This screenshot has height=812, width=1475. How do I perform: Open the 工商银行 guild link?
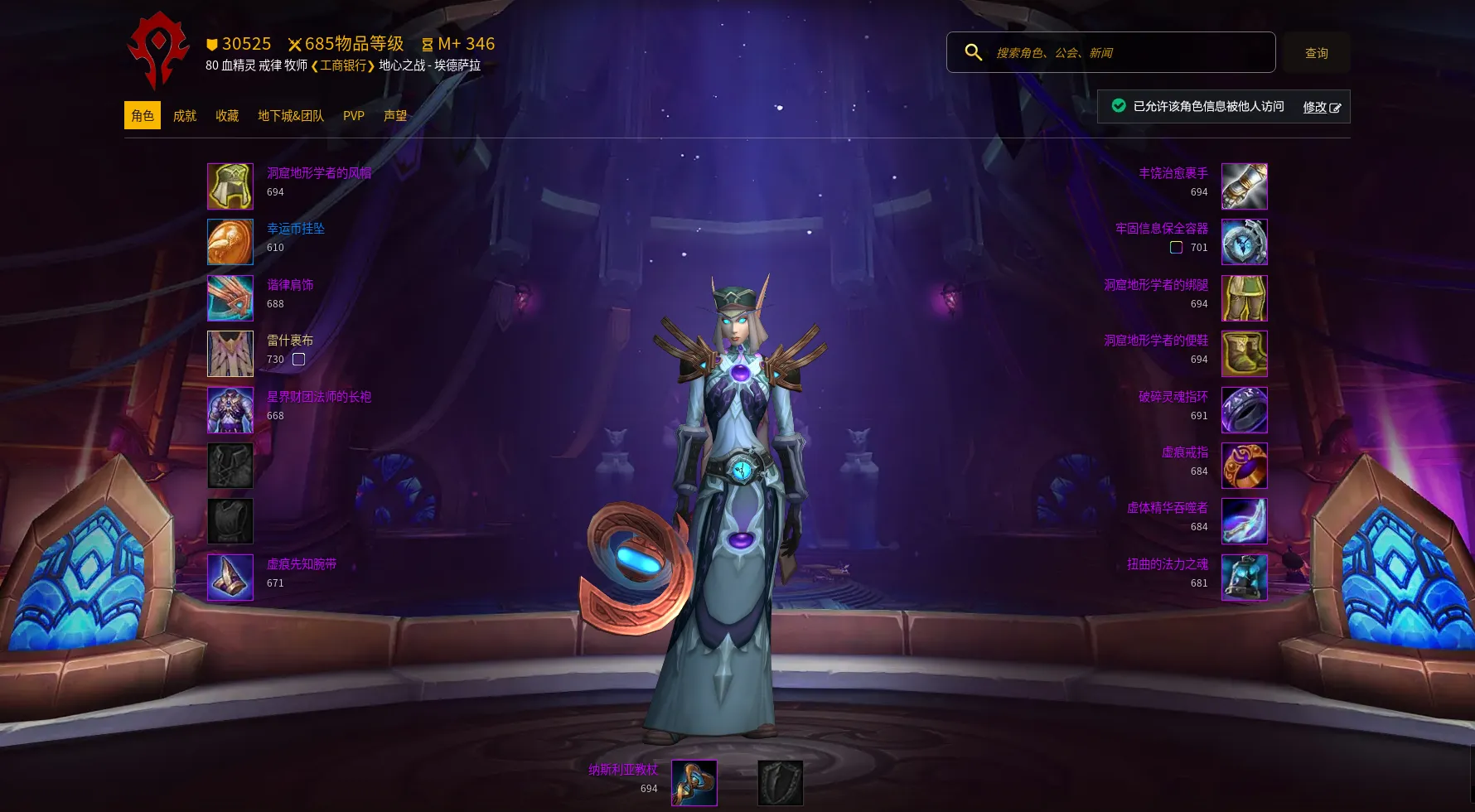[343, 65]
